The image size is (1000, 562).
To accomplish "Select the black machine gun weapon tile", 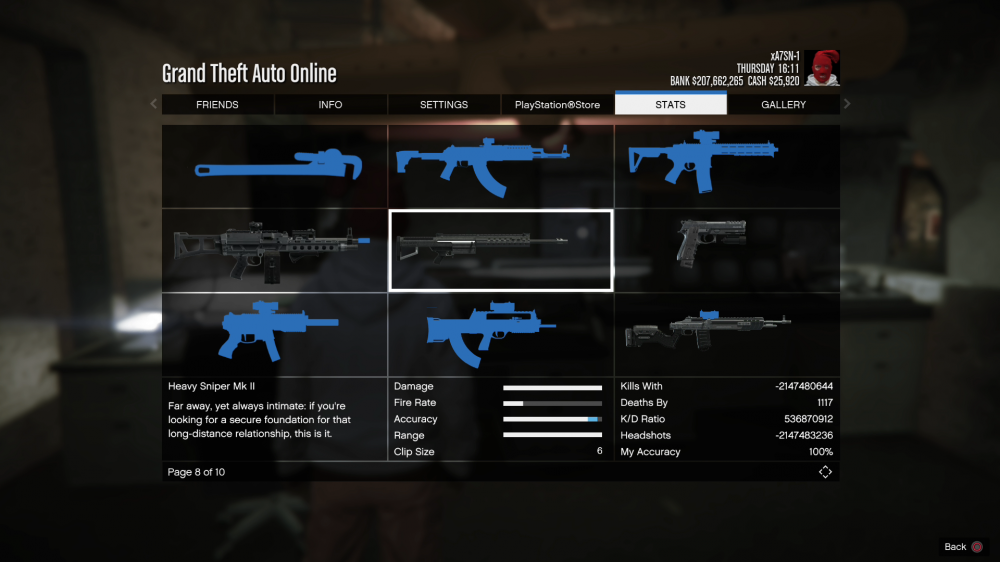I will [x=275, y=250].
